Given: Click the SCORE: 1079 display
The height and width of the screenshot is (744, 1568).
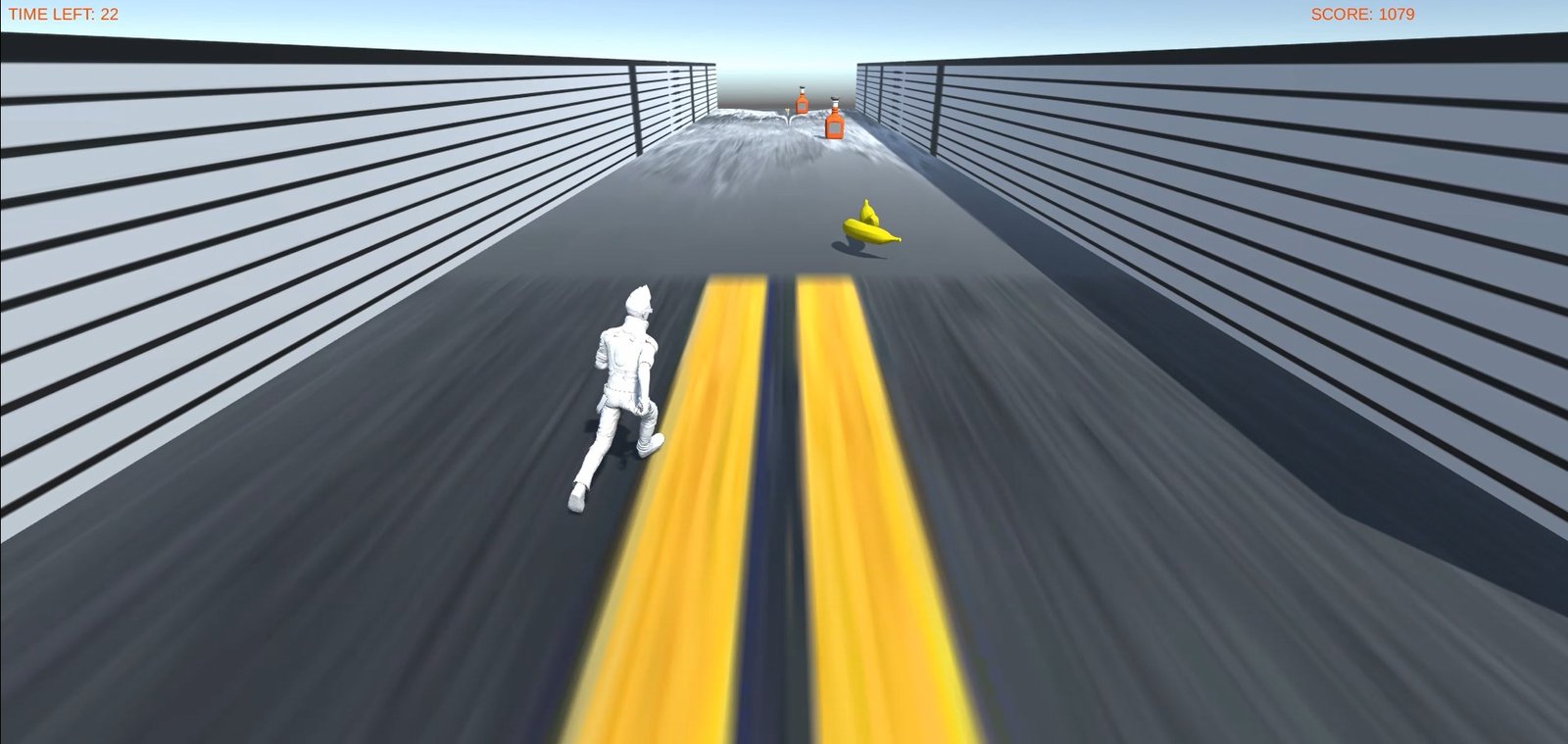Looking at the screenshot, I should tap(1362, 15).
